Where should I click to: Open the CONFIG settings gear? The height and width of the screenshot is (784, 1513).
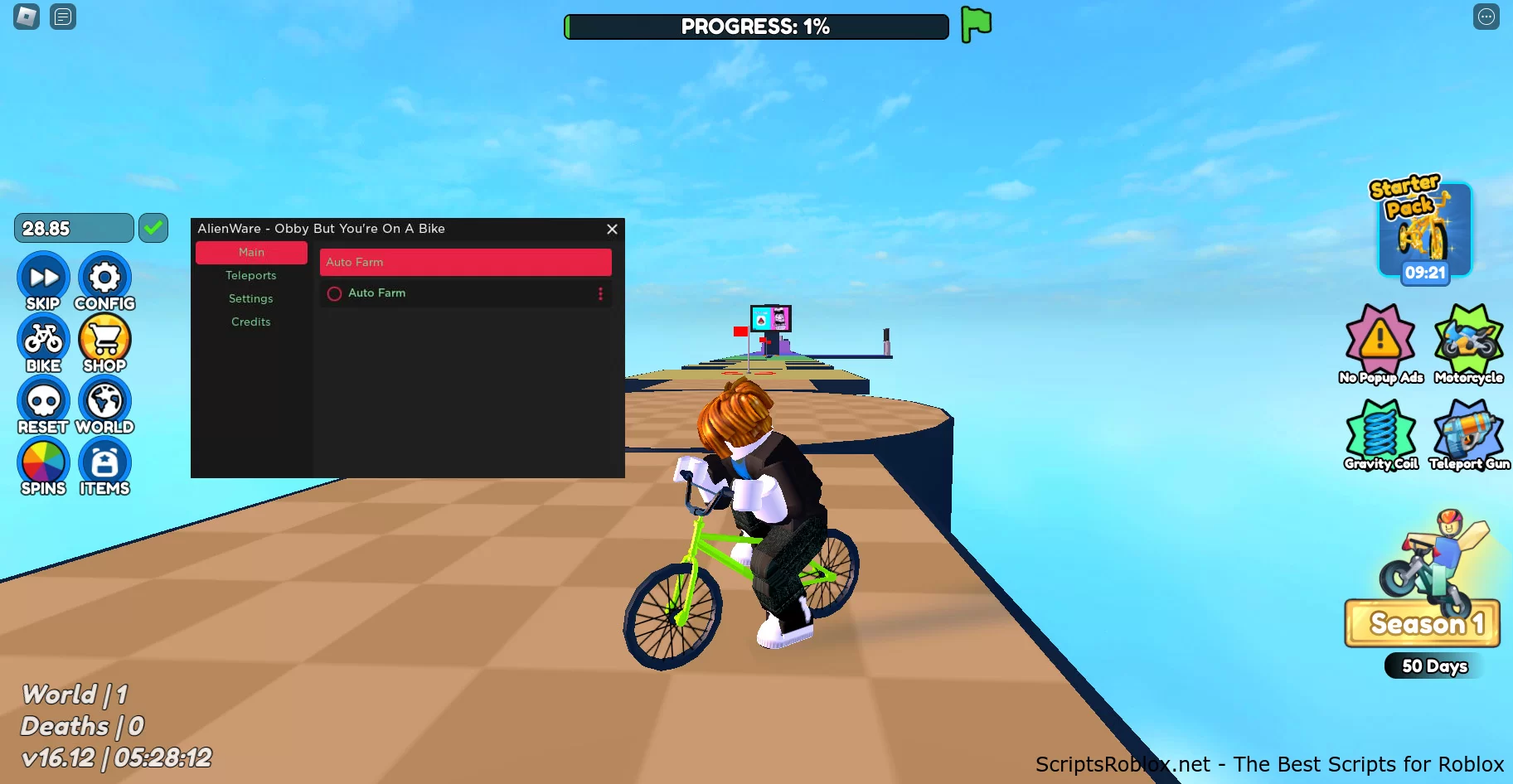104,278
